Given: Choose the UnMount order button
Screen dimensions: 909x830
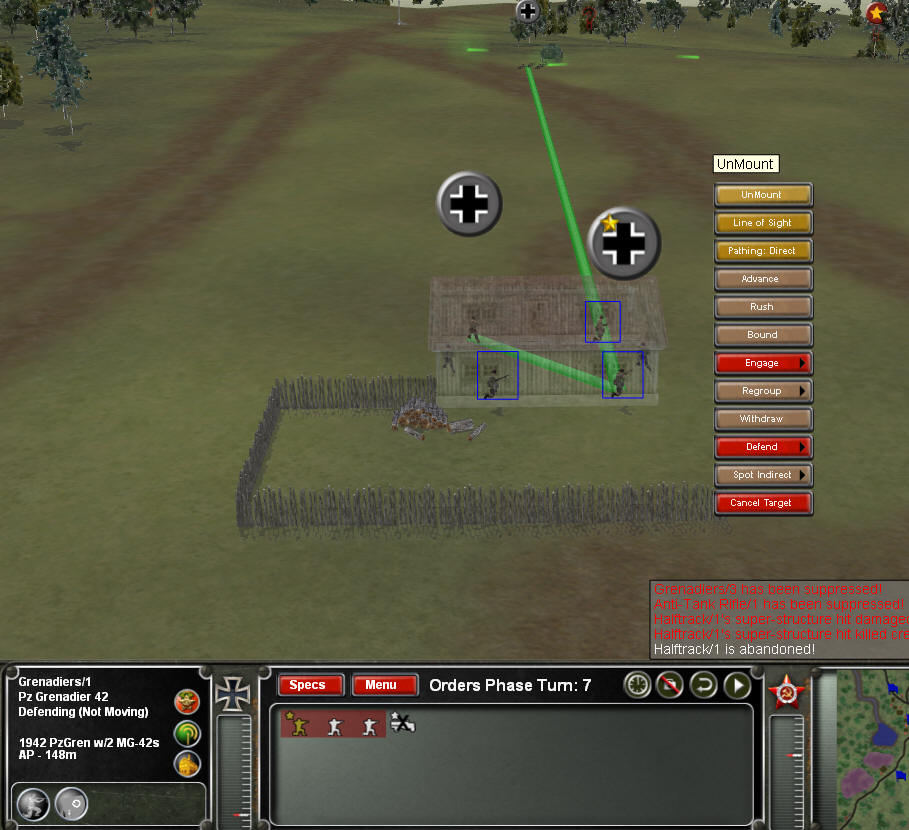Looking at the screenshot, I should coord(762,195).
